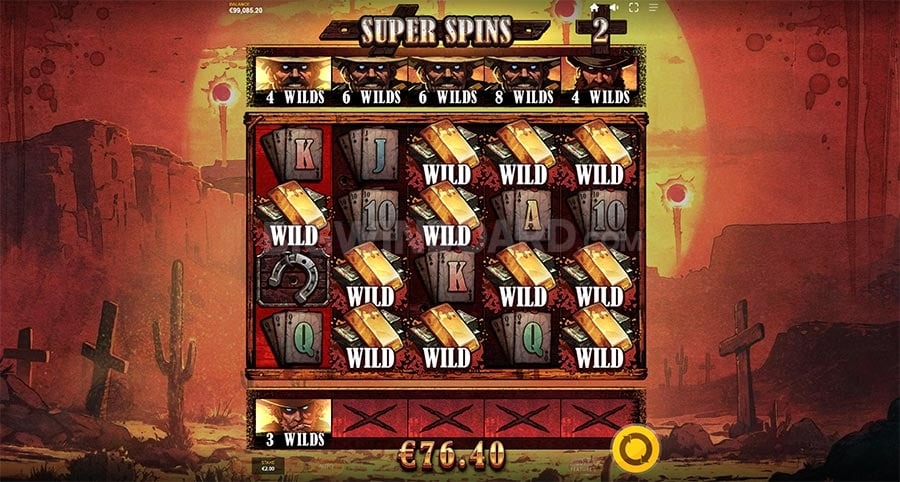Screen dimensions: 900x482
Task: Toggle sound with the speaker icon
Action: (x=615, y=8)
